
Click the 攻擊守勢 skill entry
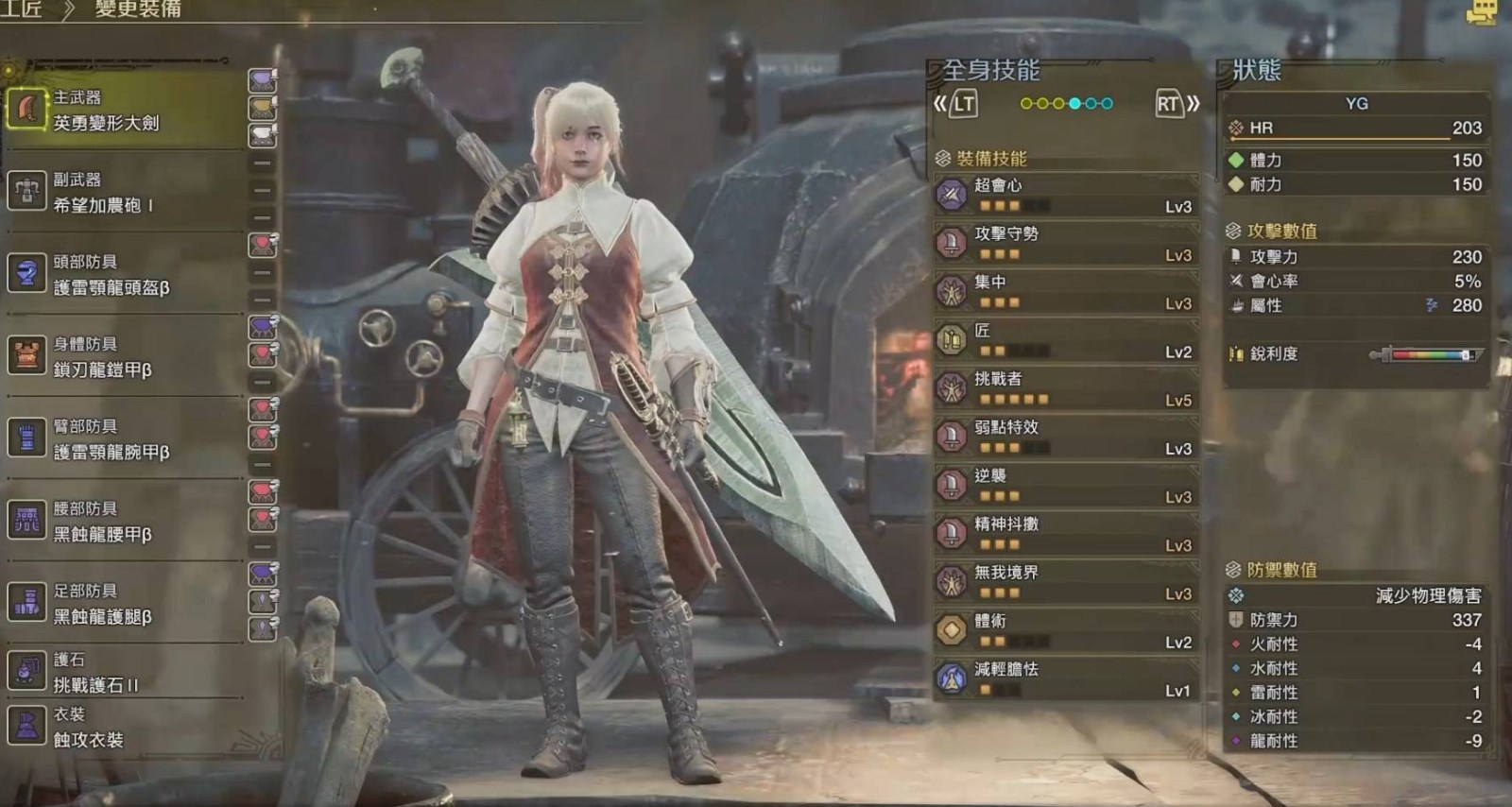tap(1066, 243)
